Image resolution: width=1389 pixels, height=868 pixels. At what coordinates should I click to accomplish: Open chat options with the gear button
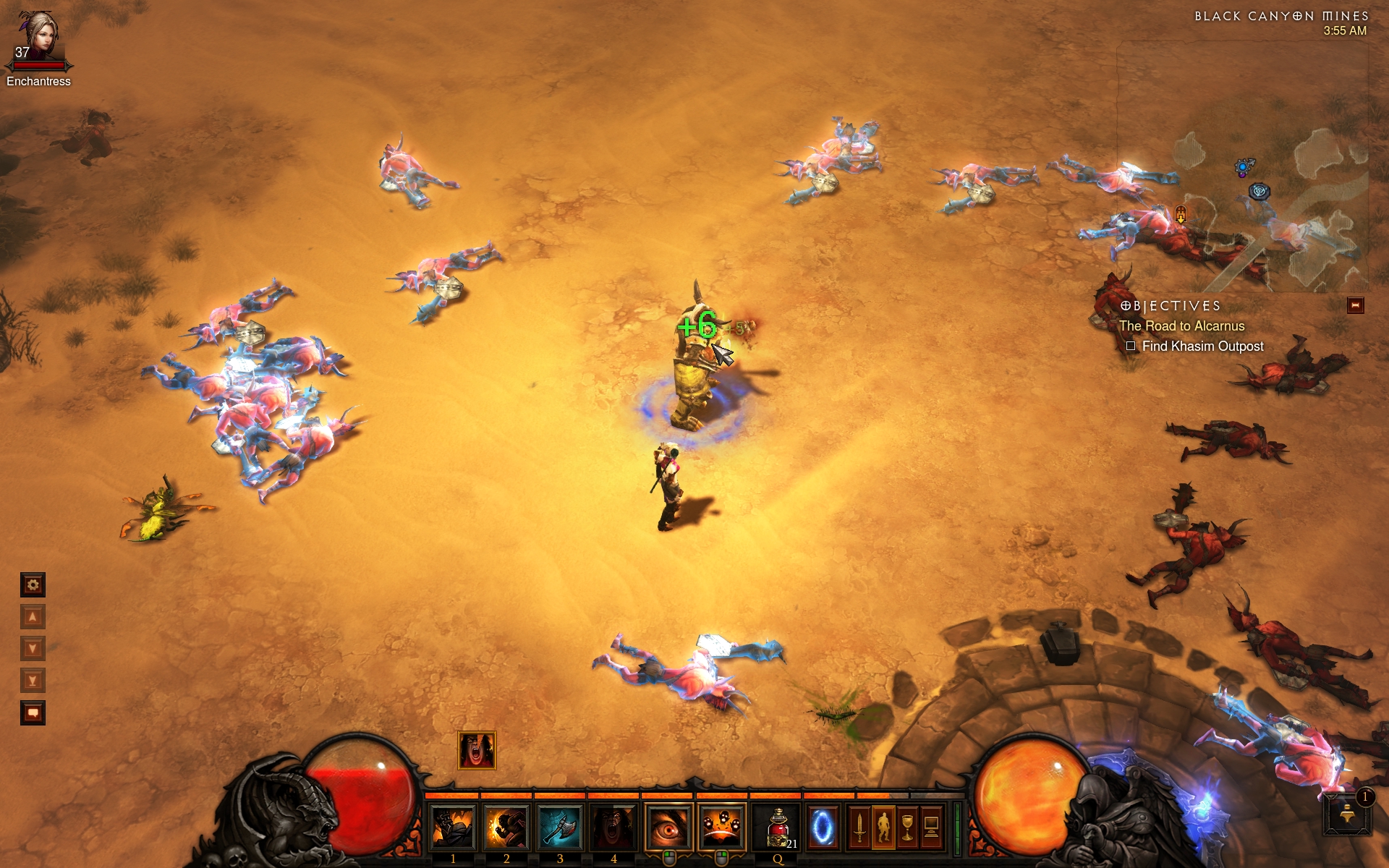33,584
